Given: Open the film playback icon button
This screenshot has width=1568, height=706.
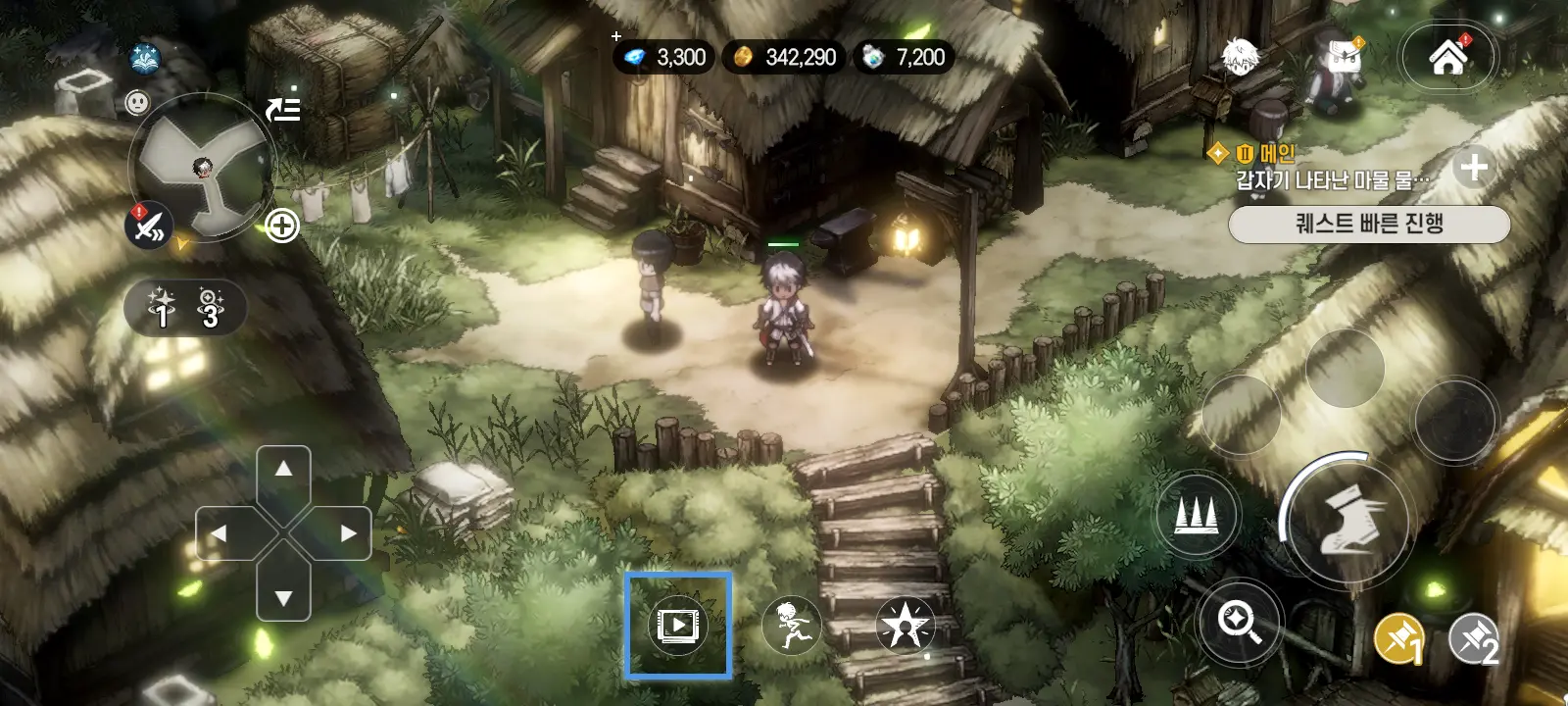Looking at the screenshot, I should [677, 625].
